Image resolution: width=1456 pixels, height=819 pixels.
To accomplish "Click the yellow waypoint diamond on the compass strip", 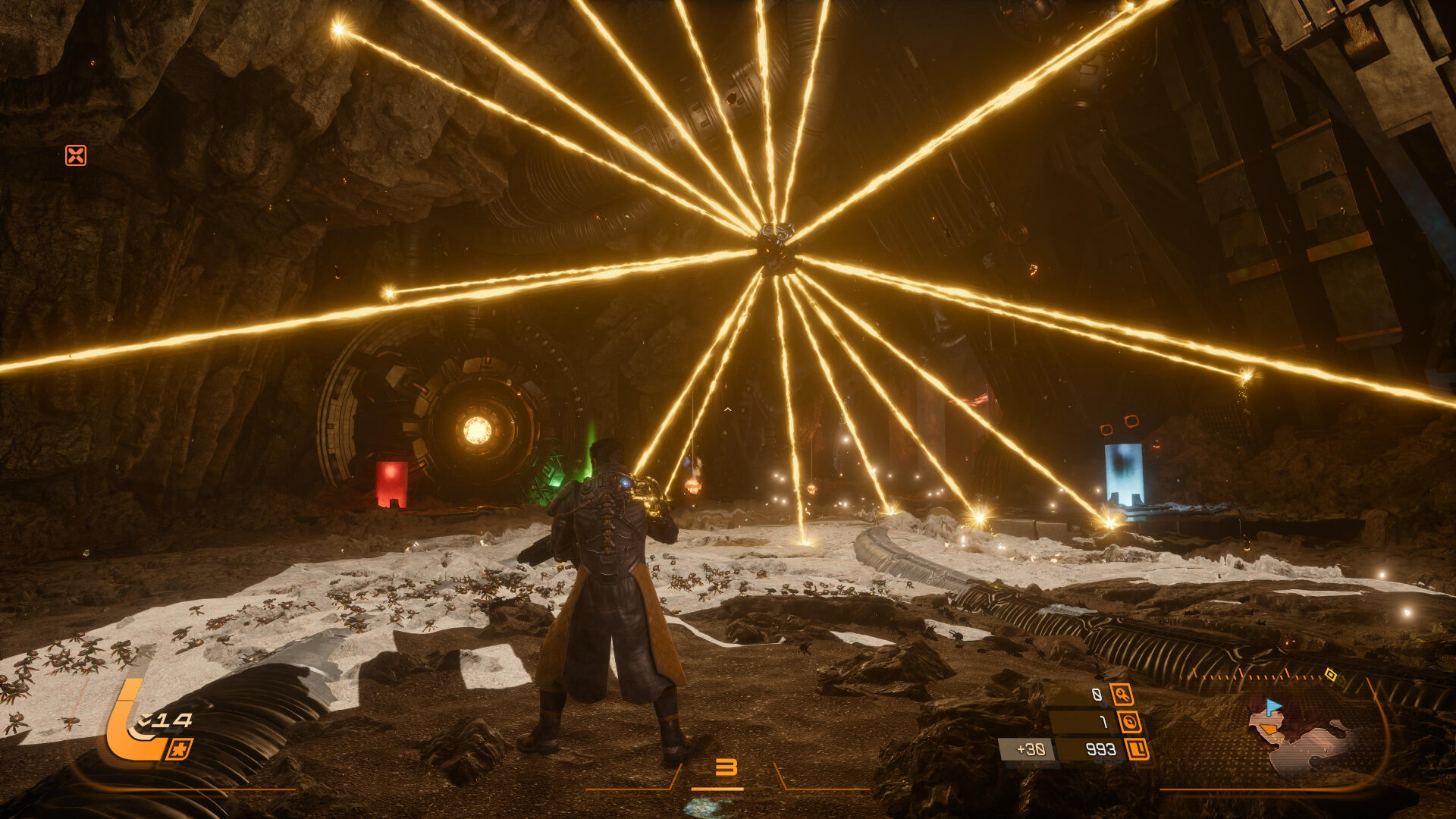I will click(1331, 676).
